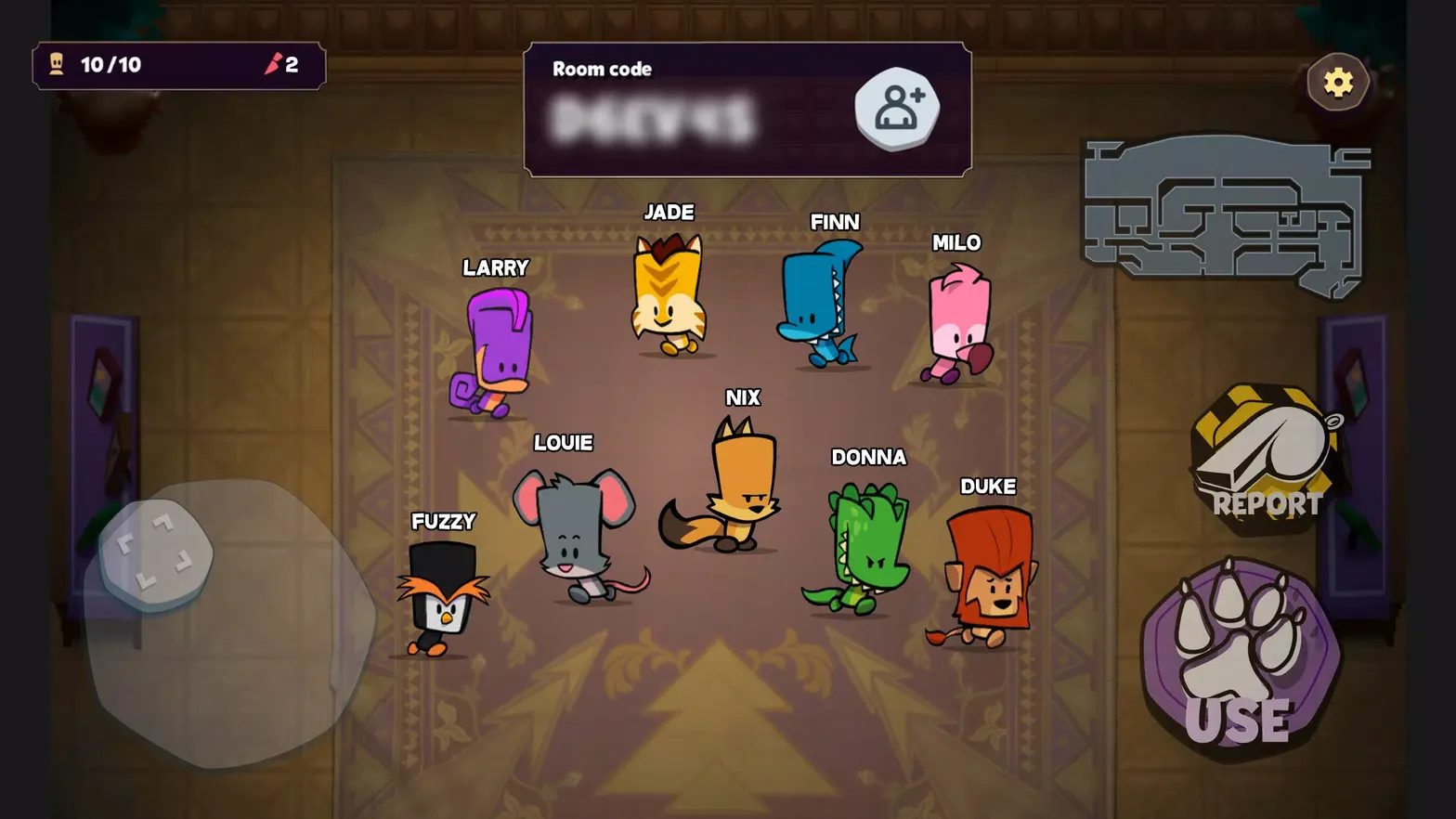Select Fuzzy the penguin character
The image size is (1456, 819).
(443, 599)
